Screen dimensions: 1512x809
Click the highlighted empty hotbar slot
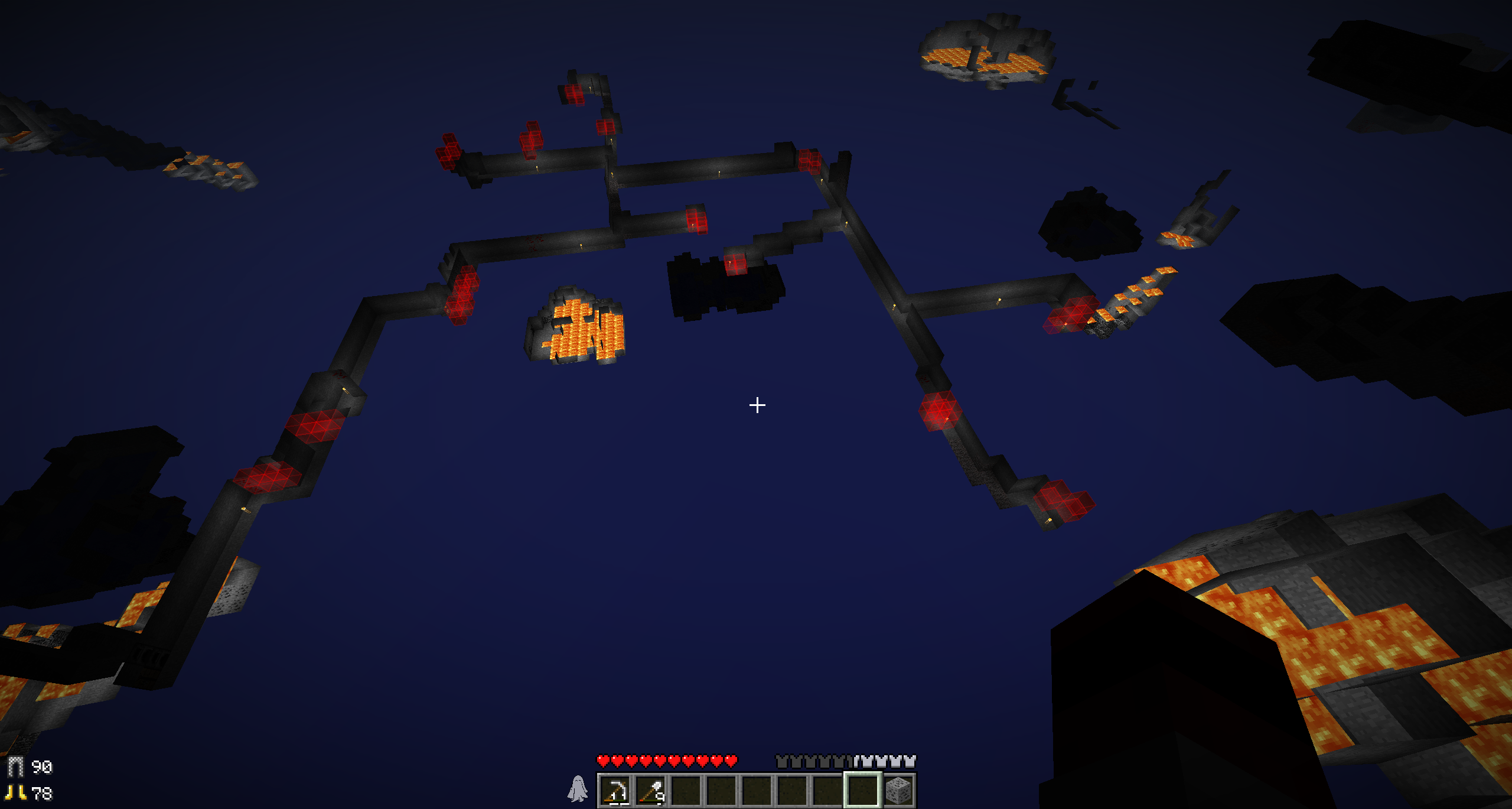[x=862, y=790]
